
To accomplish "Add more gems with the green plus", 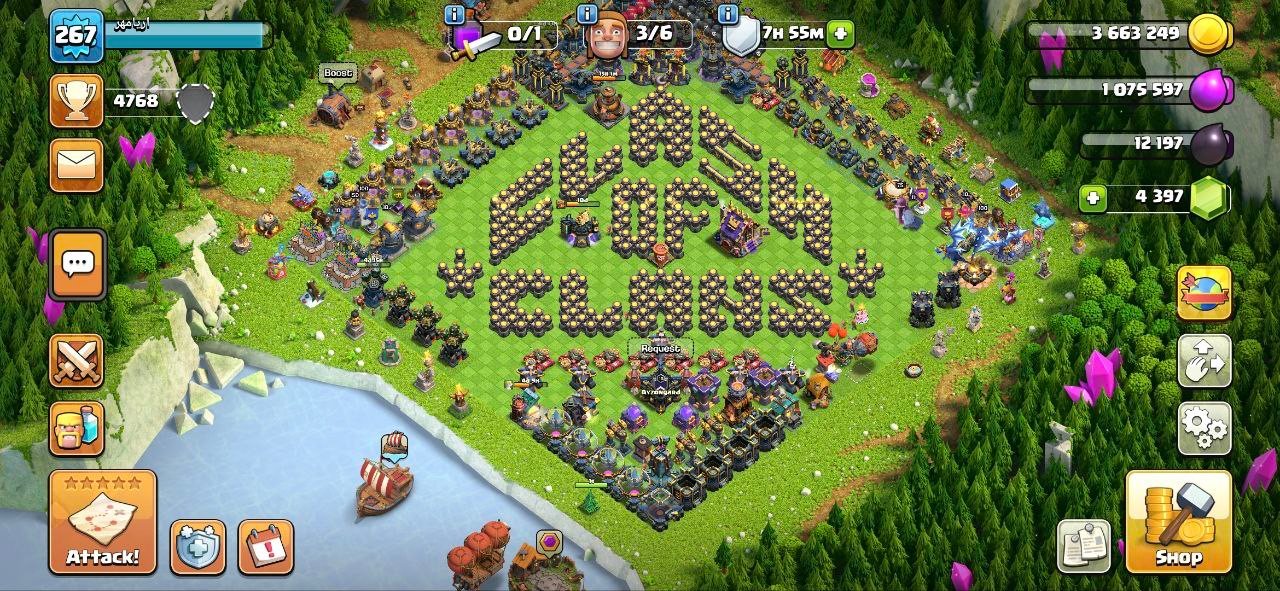I will coord(1093,197).
